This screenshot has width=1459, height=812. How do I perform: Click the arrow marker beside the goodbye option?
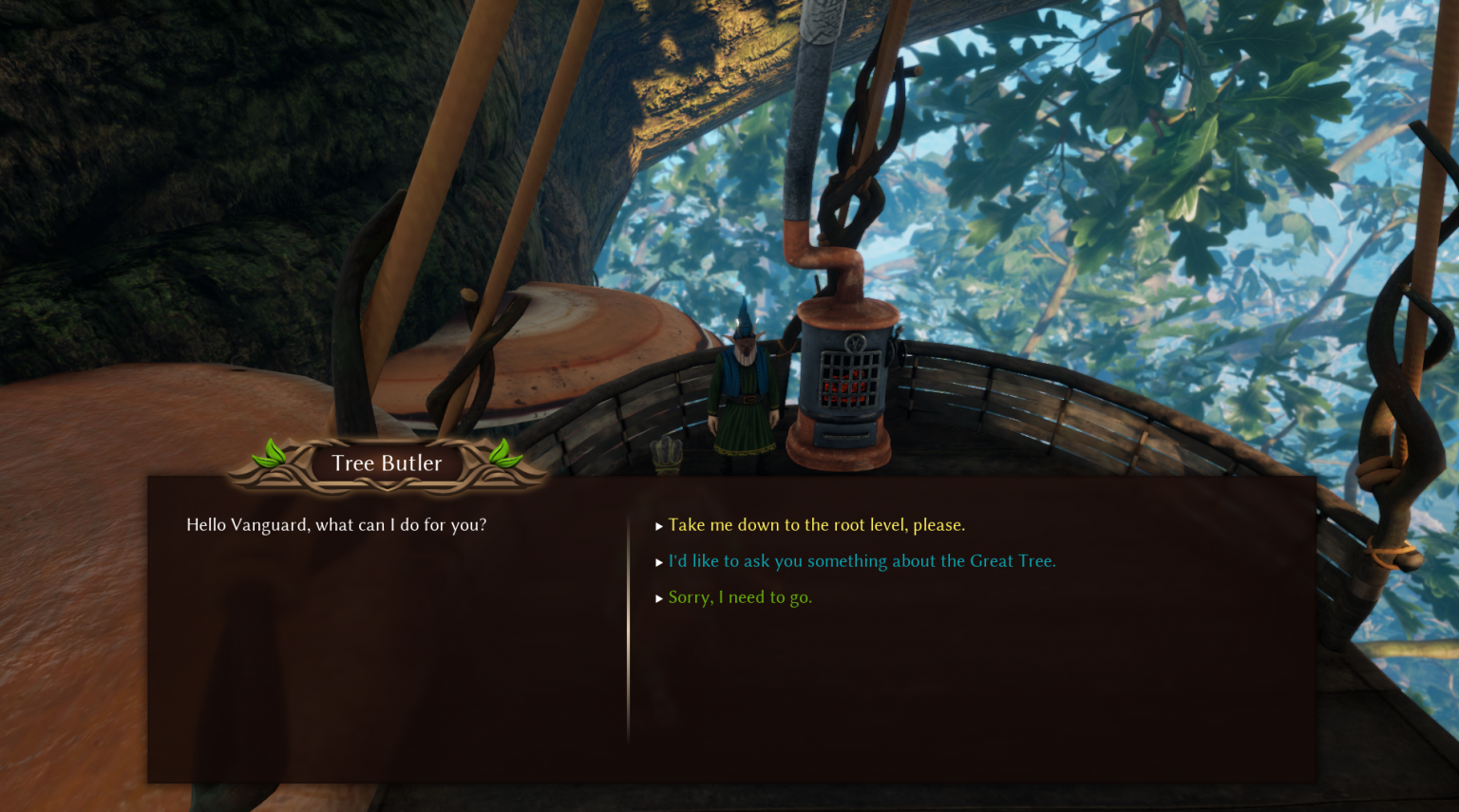pyautogui.click(x=659, y=597)
